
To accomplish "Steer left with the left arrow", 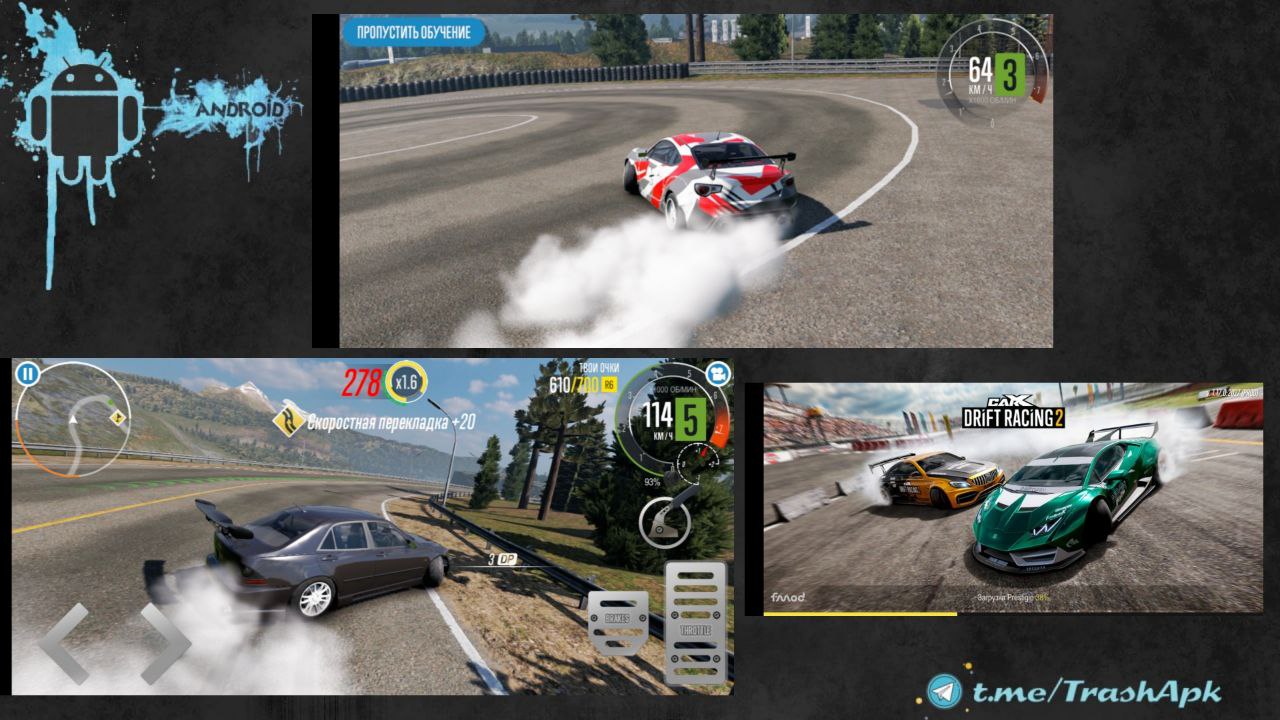I will click(64, 643).
